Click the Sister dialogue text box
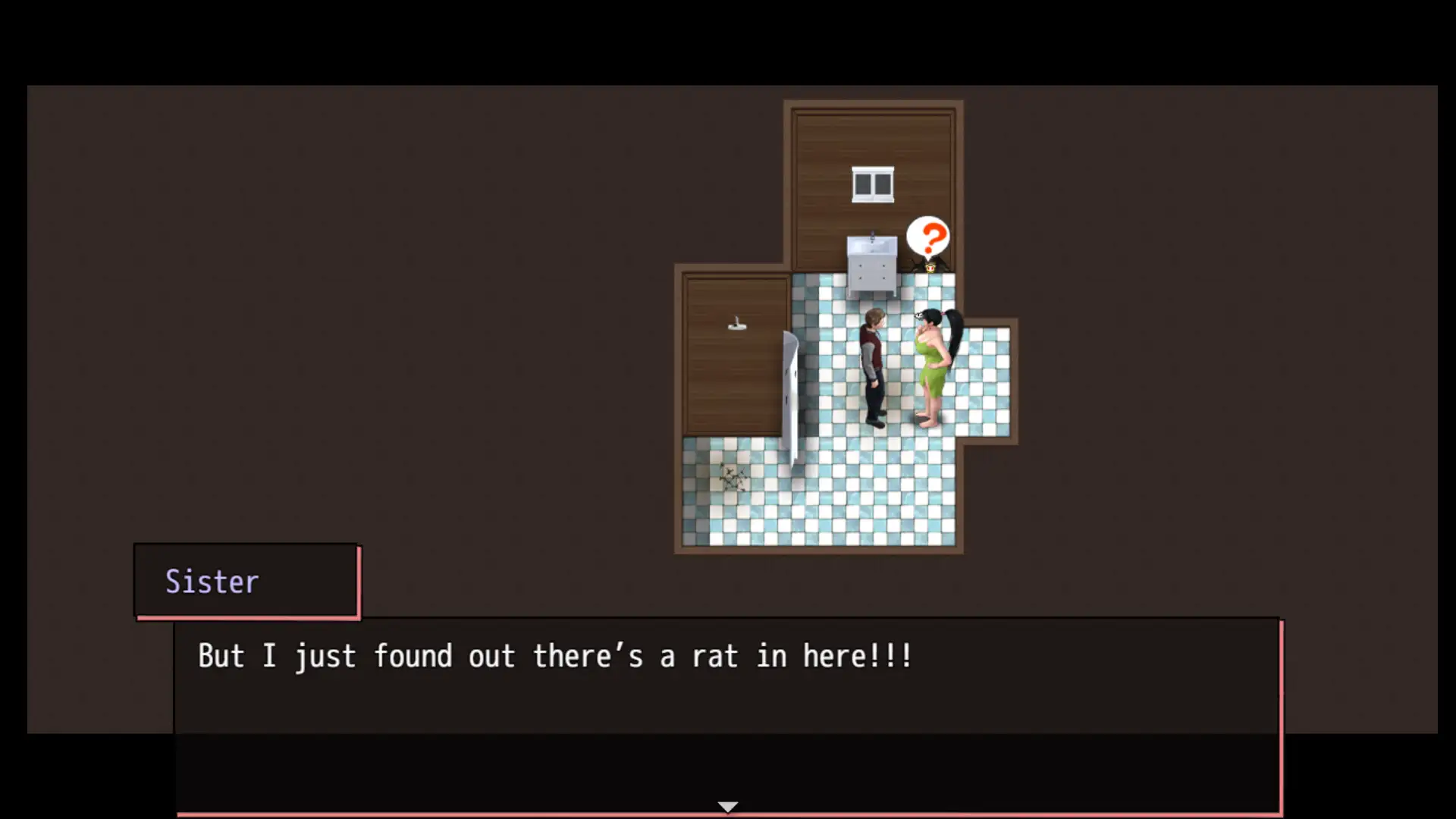The image size is (1456, 819). click(726, 713)
